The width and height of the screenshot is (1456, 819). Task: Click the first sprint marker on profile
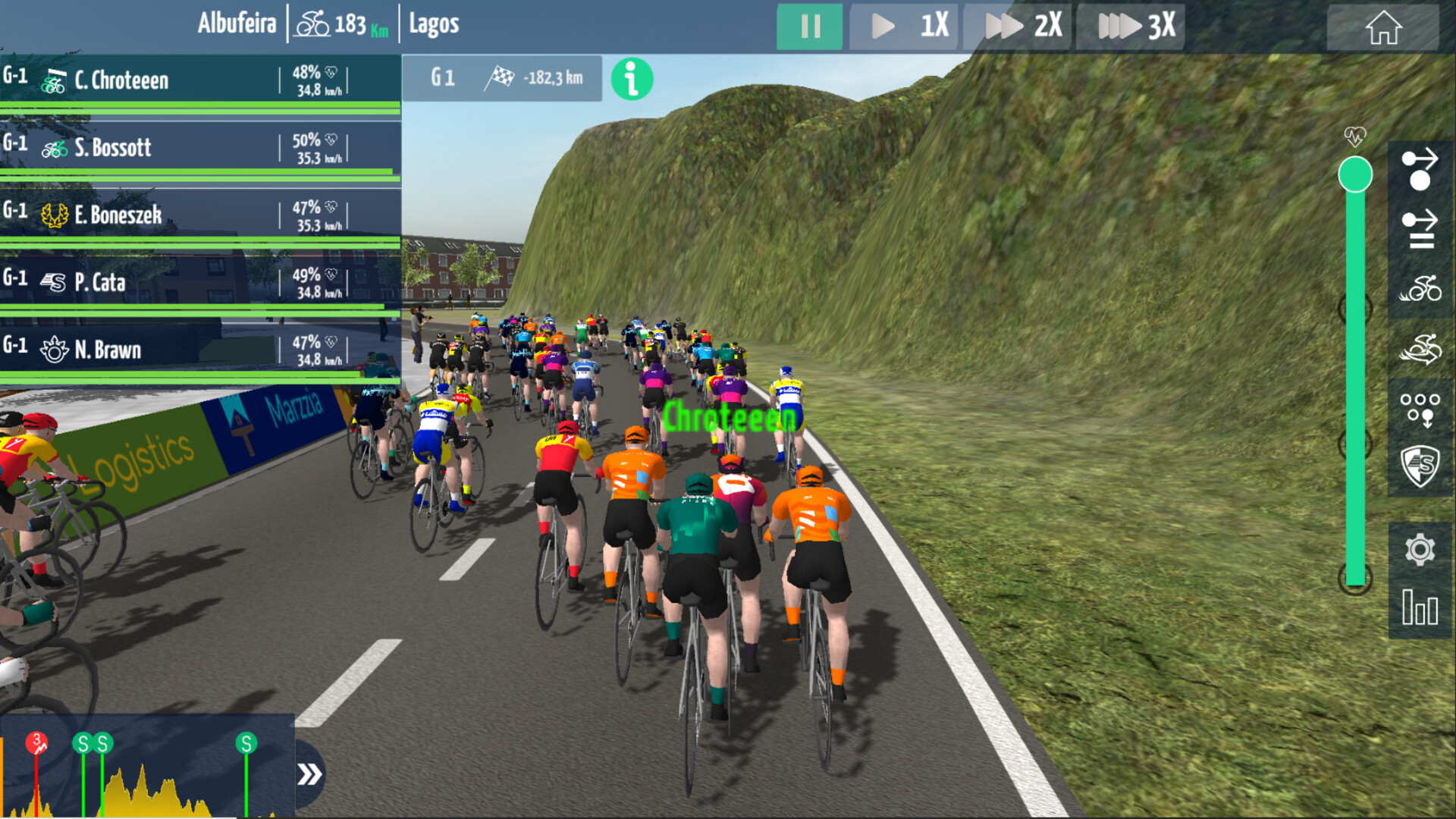click(x=83, y=743)
